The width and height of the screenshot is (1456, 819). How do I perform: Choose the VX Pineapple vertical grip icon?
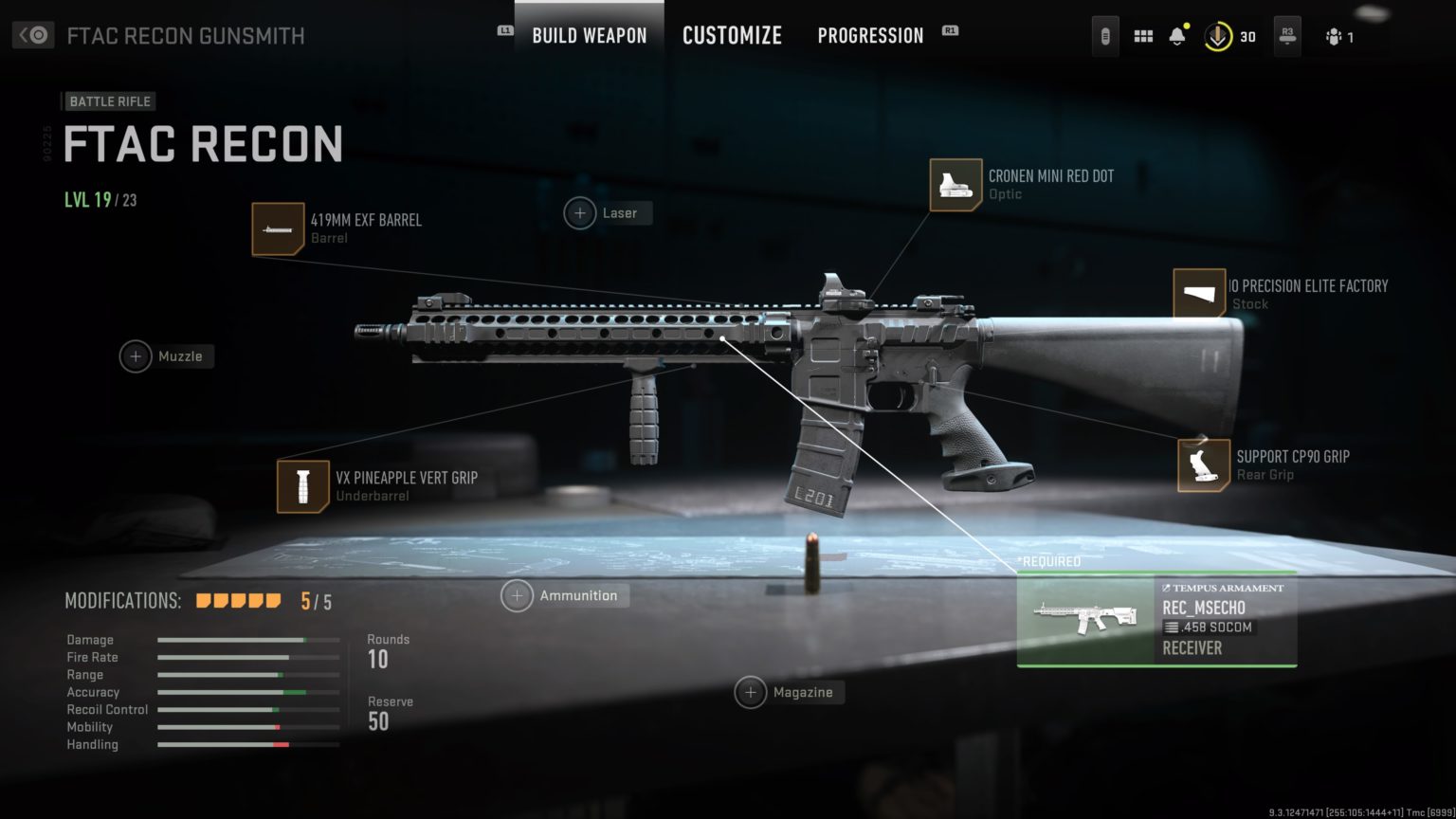click(x=302, y=486)
